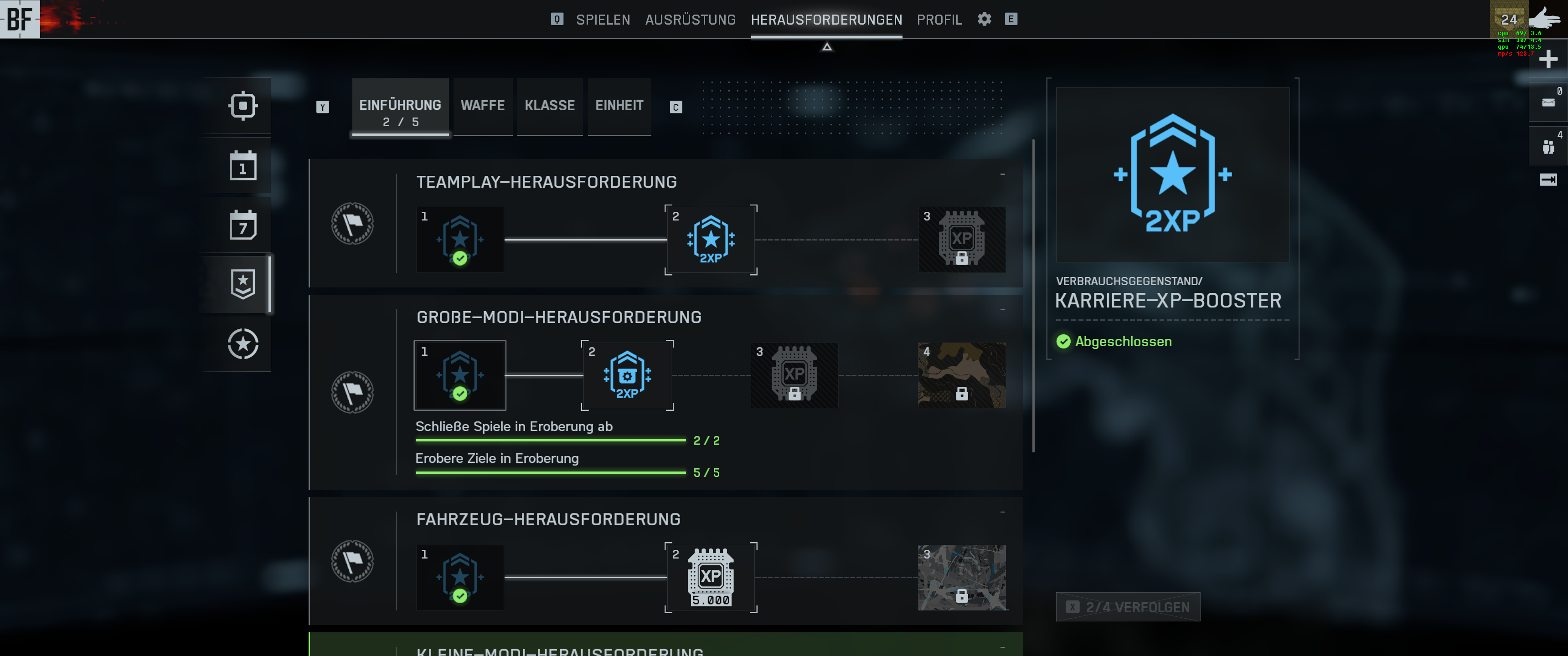Image resolution: width=1568 pixels, height=656 pixels.
Task: Select locked map reward in Große-Modi challenge
Action: [961, 375]
